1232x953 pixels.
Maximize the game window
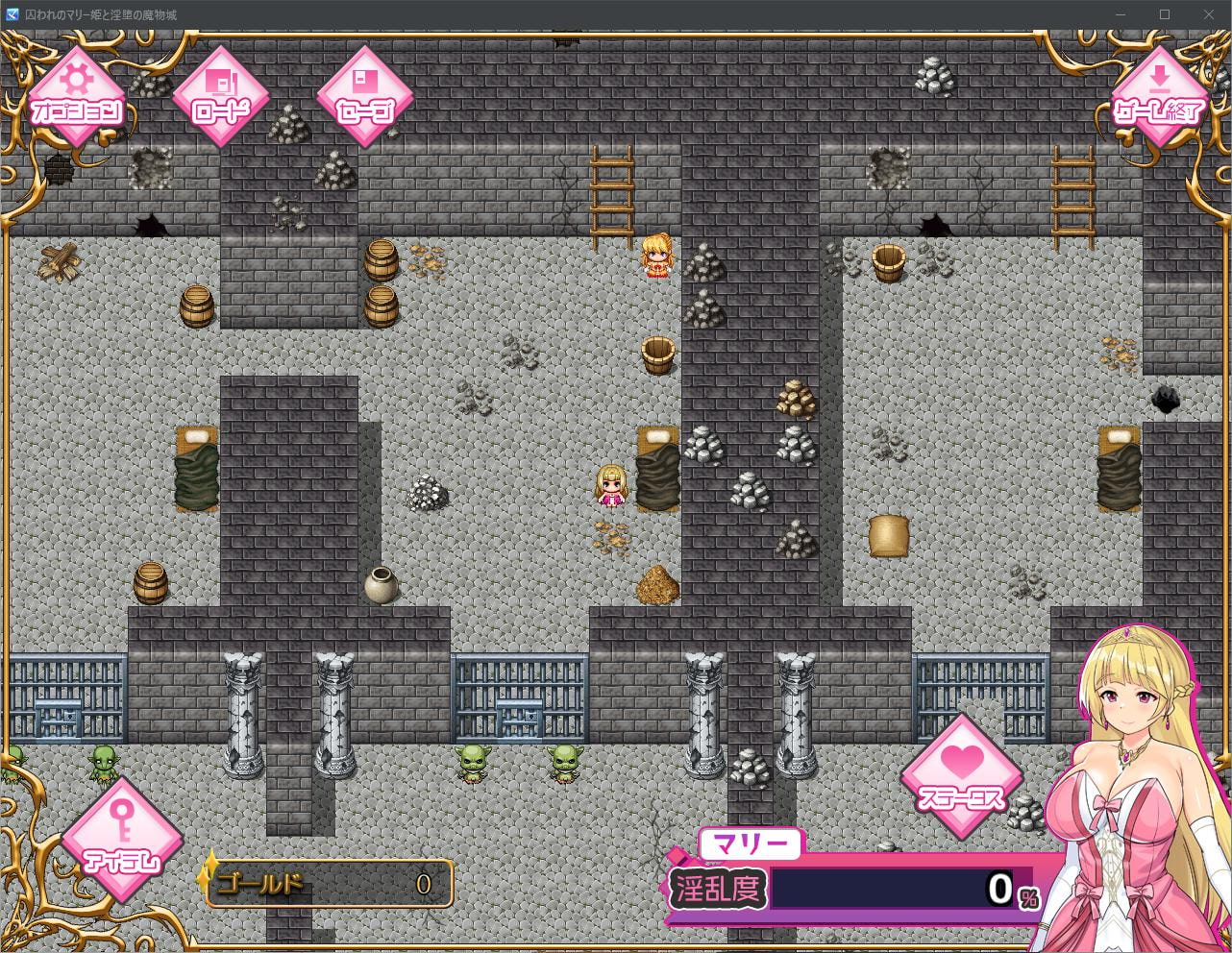point(1165,14)
